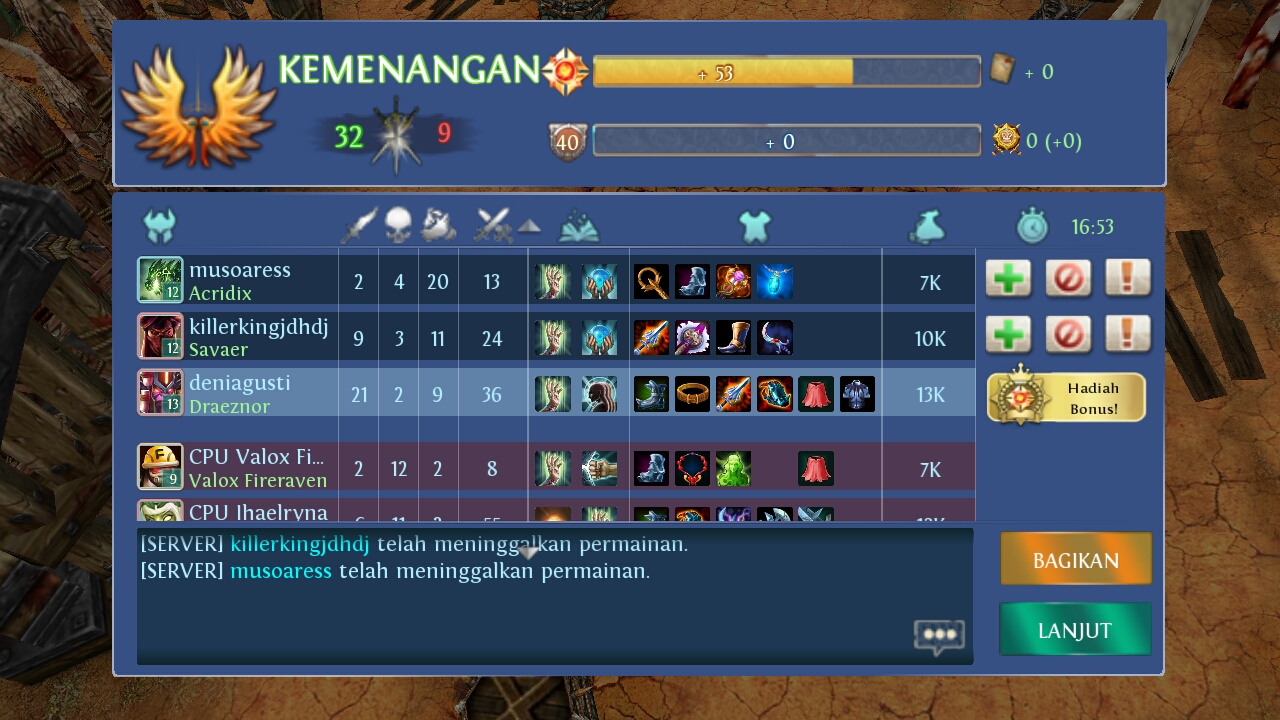1280x720 pixels.
Task: Claim the Hadiah Bonus reward
Action: (1066, 397)
